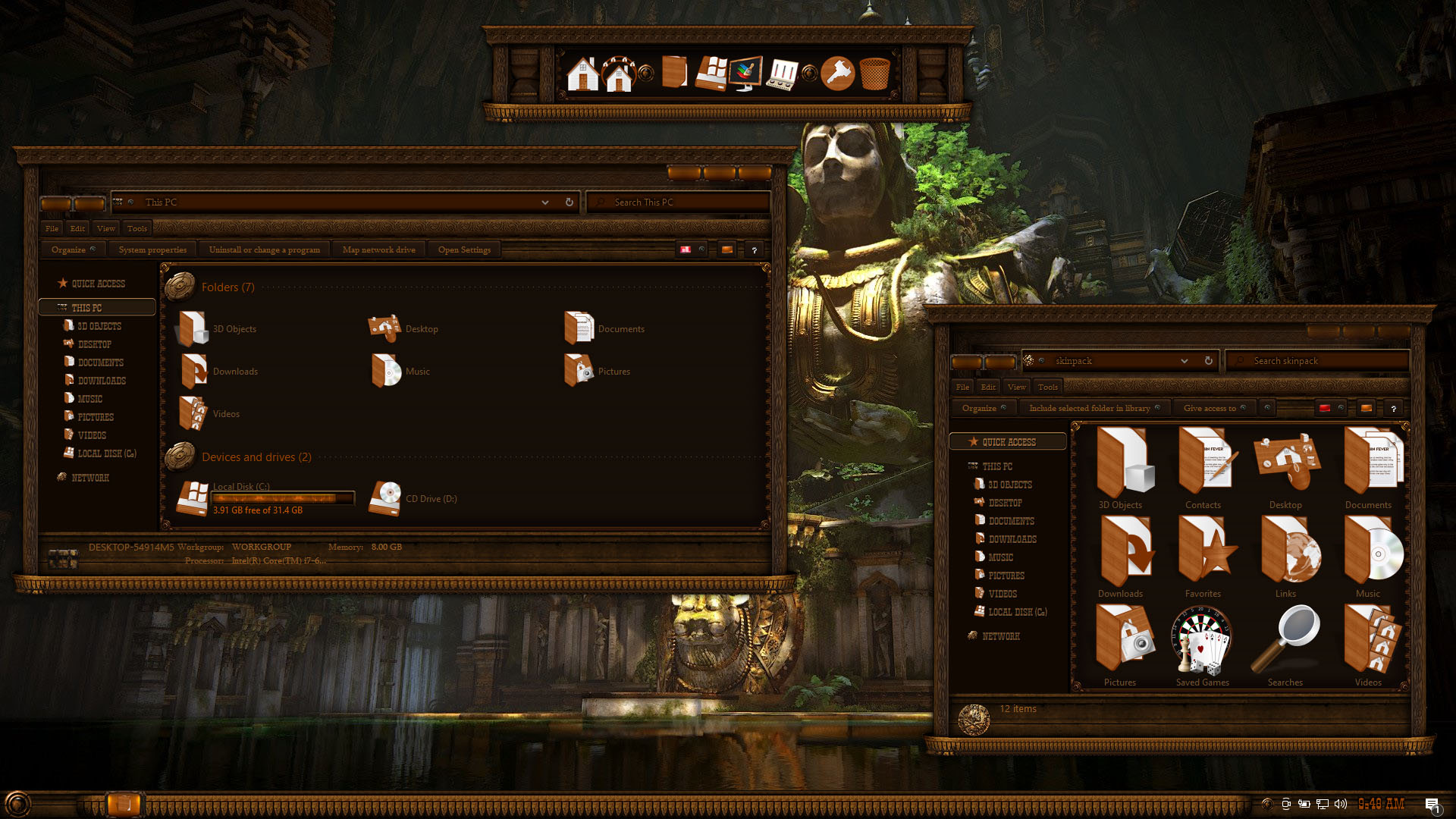The image size is (1456, 819).
Task: Click Map network drive
Action: point(378,249)
